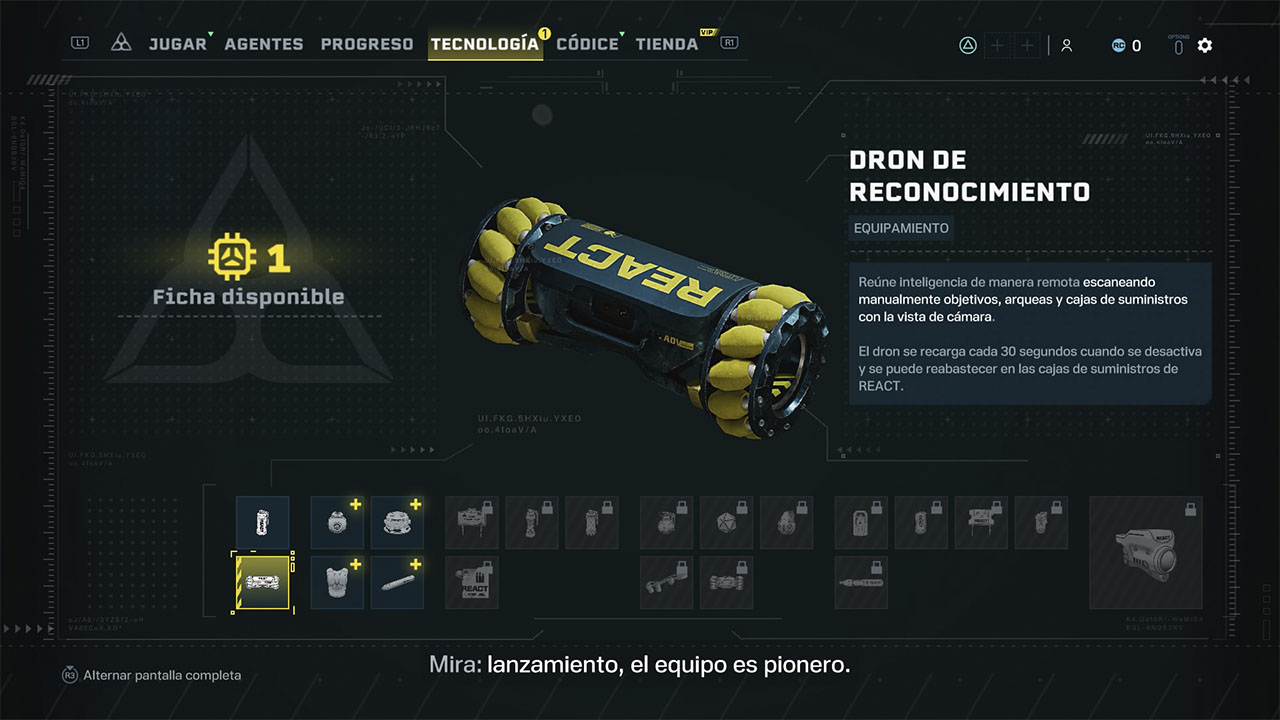
Task: Click the EQUIPAMIENTO category label
Action: [x=900, y=228]
